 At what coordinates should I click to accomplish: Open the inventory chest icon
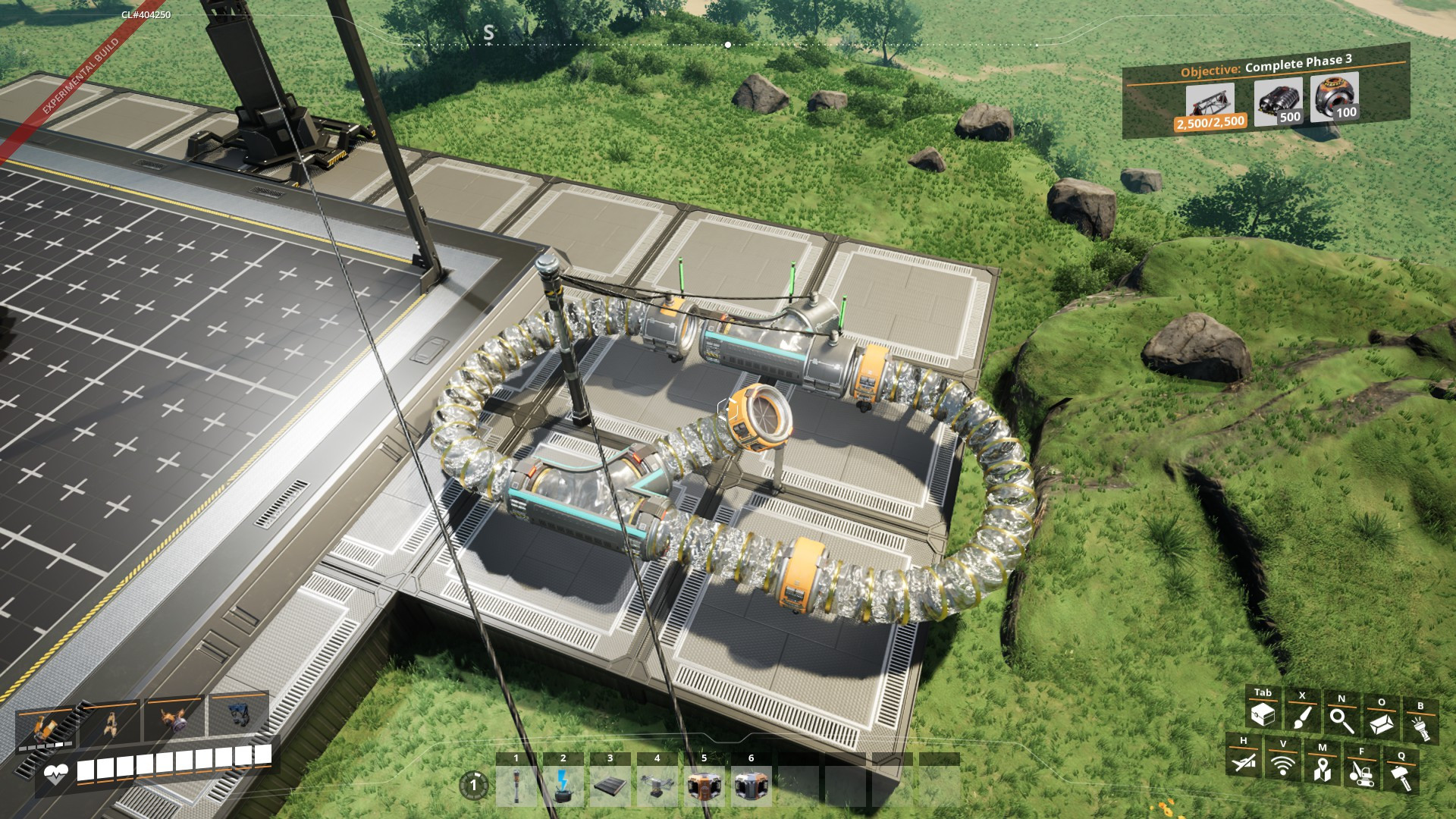coord(1263,714)
